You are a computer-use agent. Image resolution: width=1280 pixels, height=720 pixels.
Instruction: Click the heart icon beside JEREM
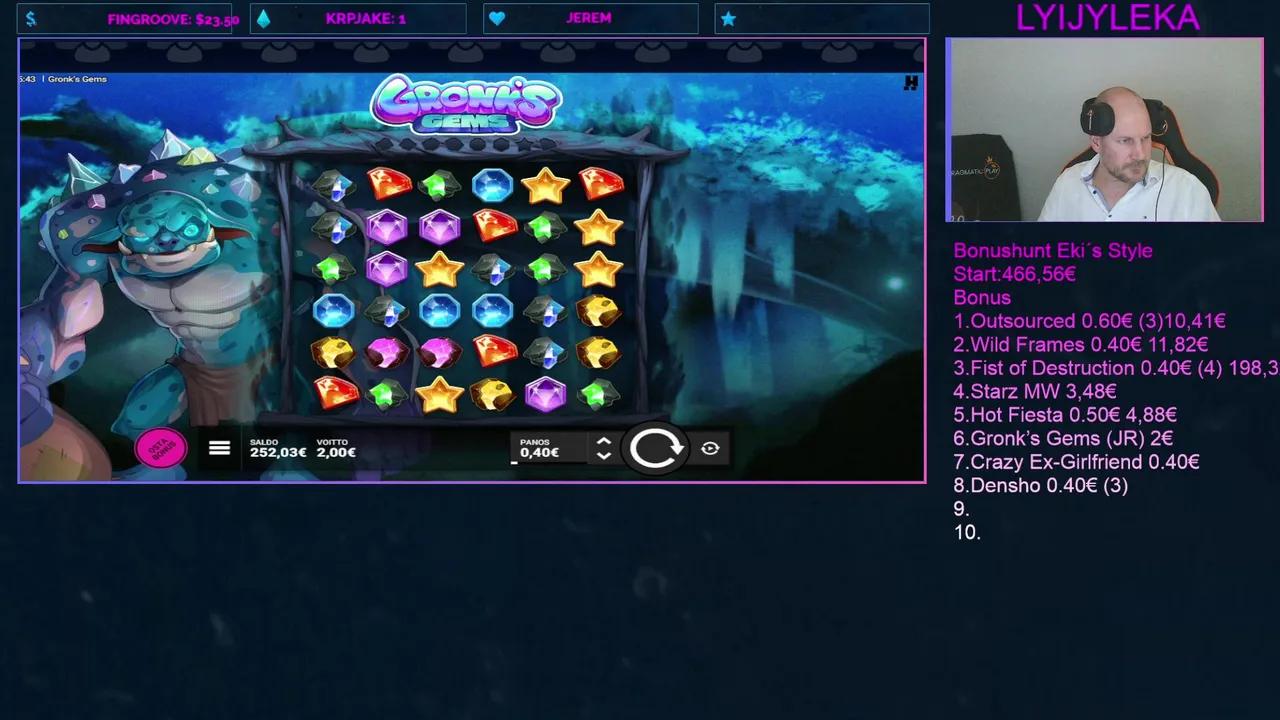coord(497,17)
